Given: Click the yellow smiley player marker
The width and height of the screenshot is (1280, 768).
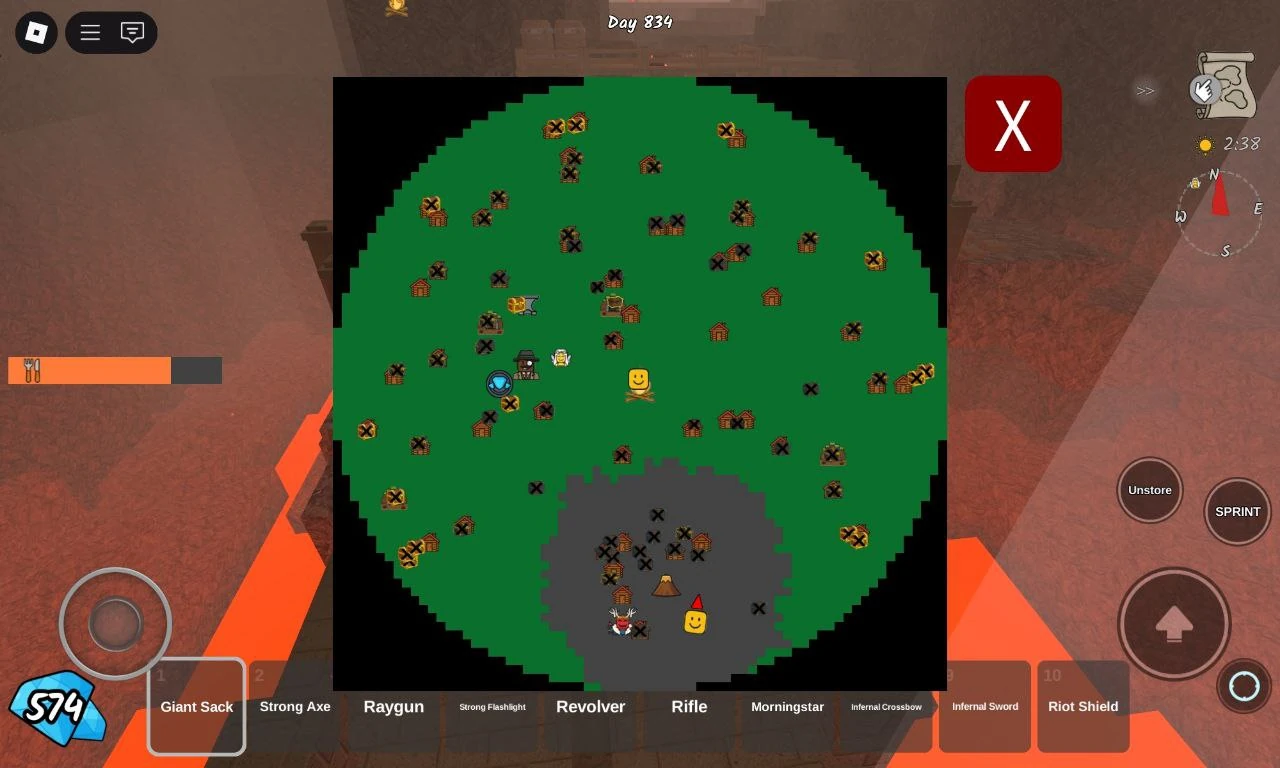Looking at the screenshot, I should 638,378.
